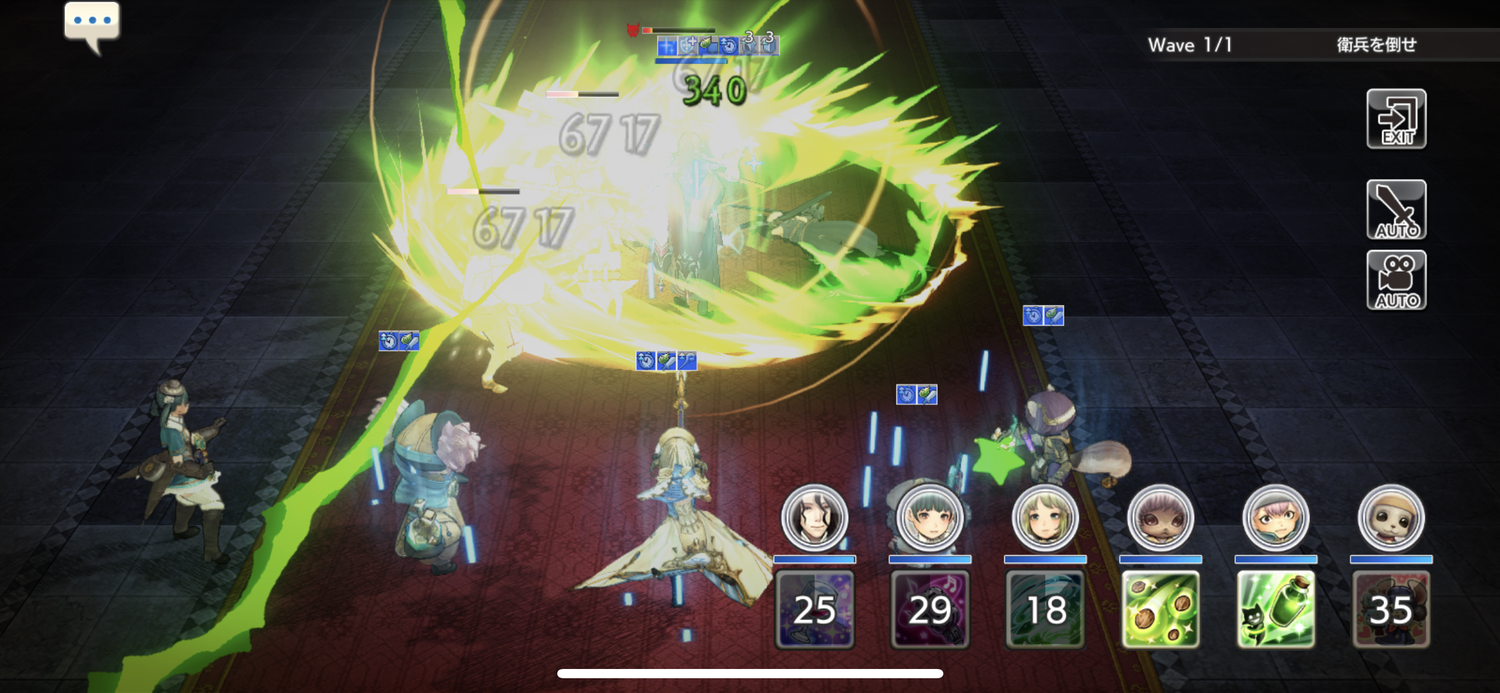Activate the green flying nuts skill
The image size is (1500, 693).
pyautogui.click(x=1160, y=608)
